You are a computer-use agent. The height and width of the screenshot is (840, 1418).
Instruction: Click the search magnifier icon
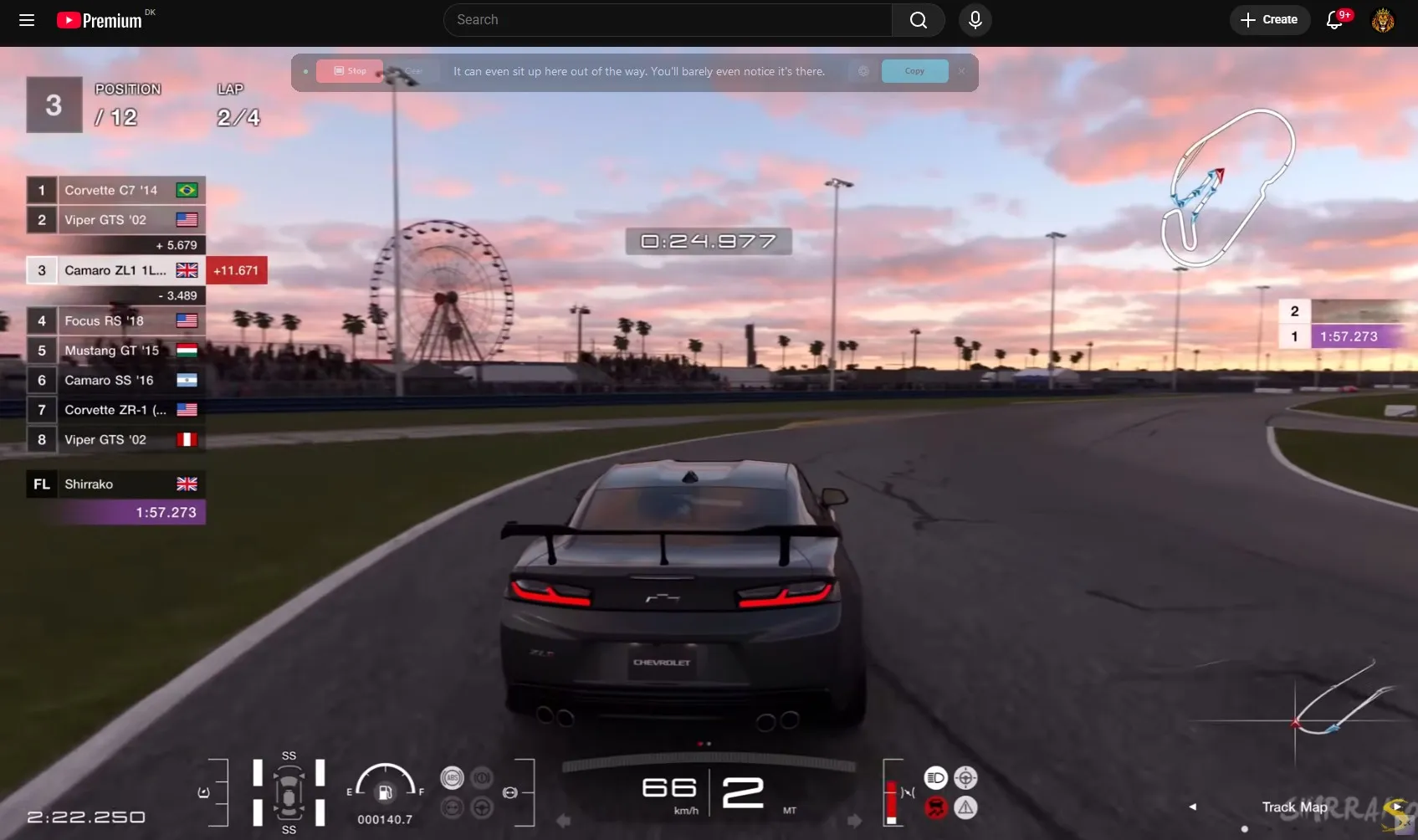918,19
